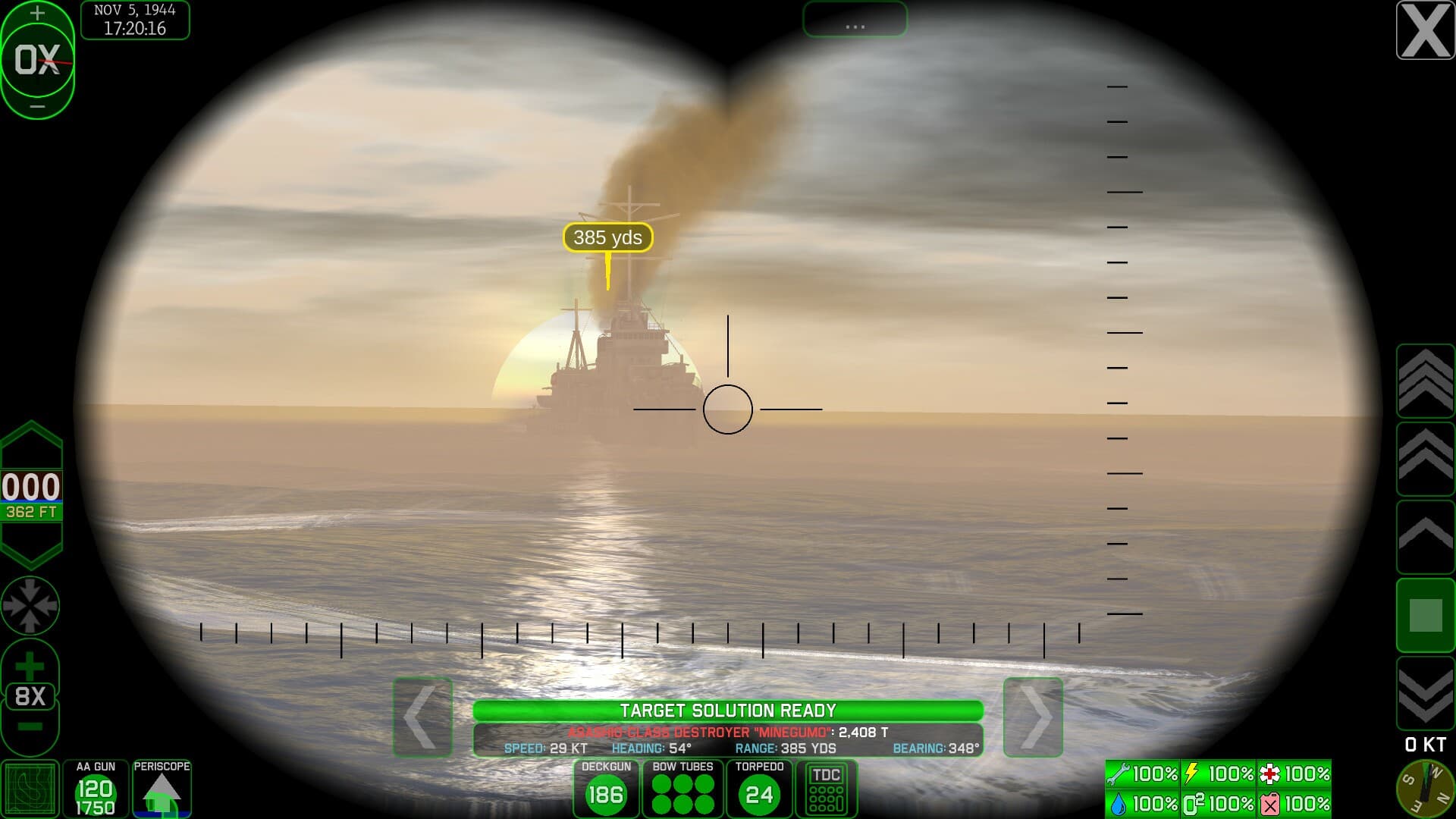Expand the three-dots panel at the top
Screen dimensions: 1456x819
(x=855, y=20)
